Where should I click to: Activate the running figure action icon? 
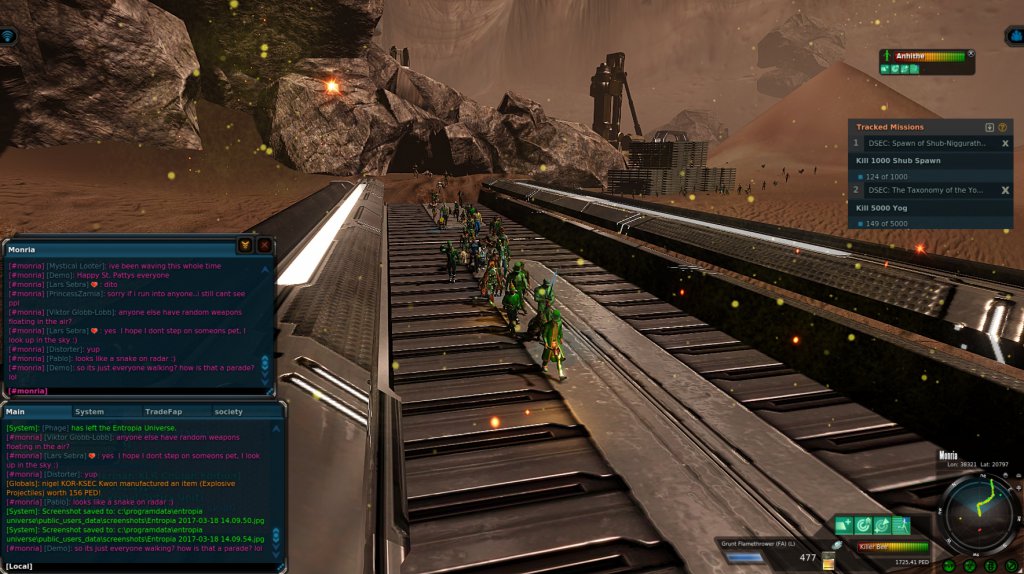(901, 525)
